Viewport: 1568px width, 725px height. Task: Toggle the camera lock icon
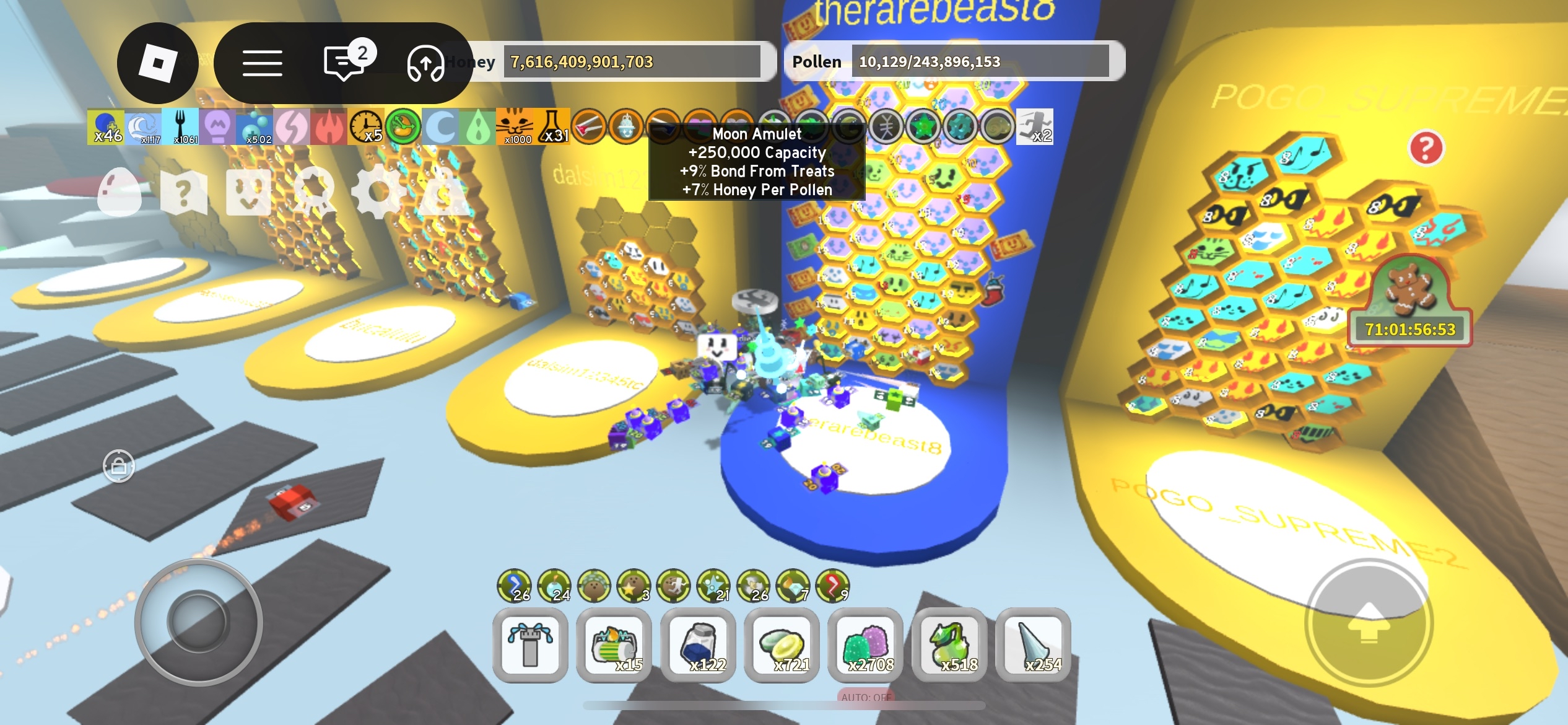(x=119, y=466)
